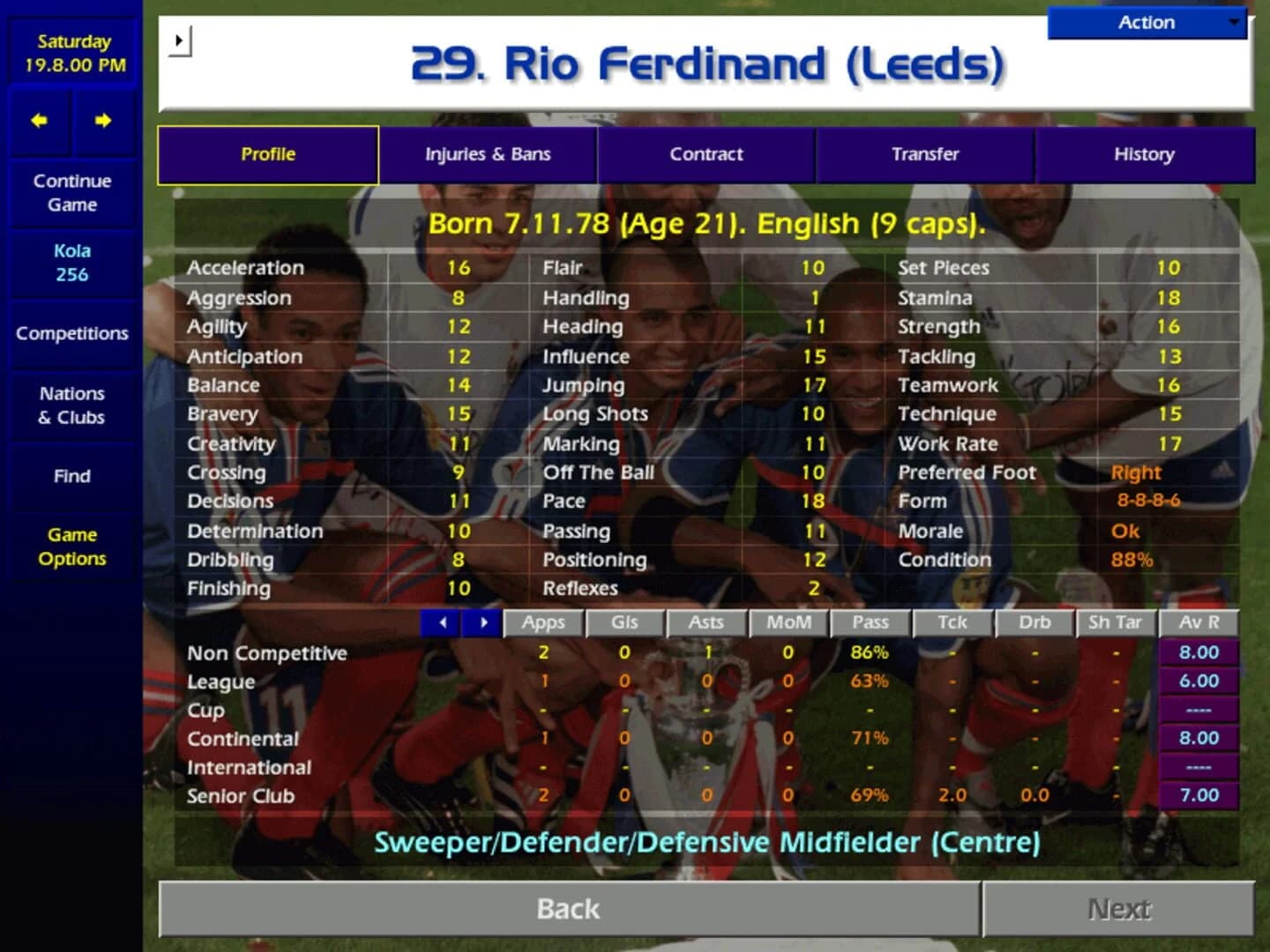
Task: Open the Nations & Clubs screen
Action: click(x=71, y=405)
